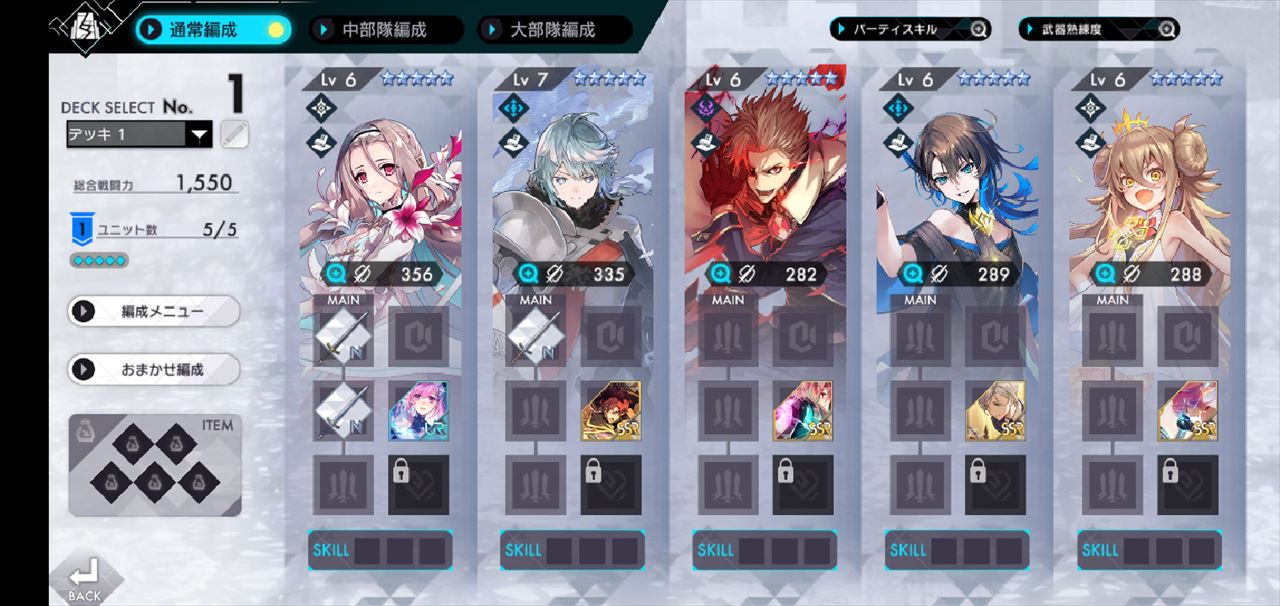Activate おまかせ編成 auto formation
This screenshot has width=1280, height=606.
154,369
